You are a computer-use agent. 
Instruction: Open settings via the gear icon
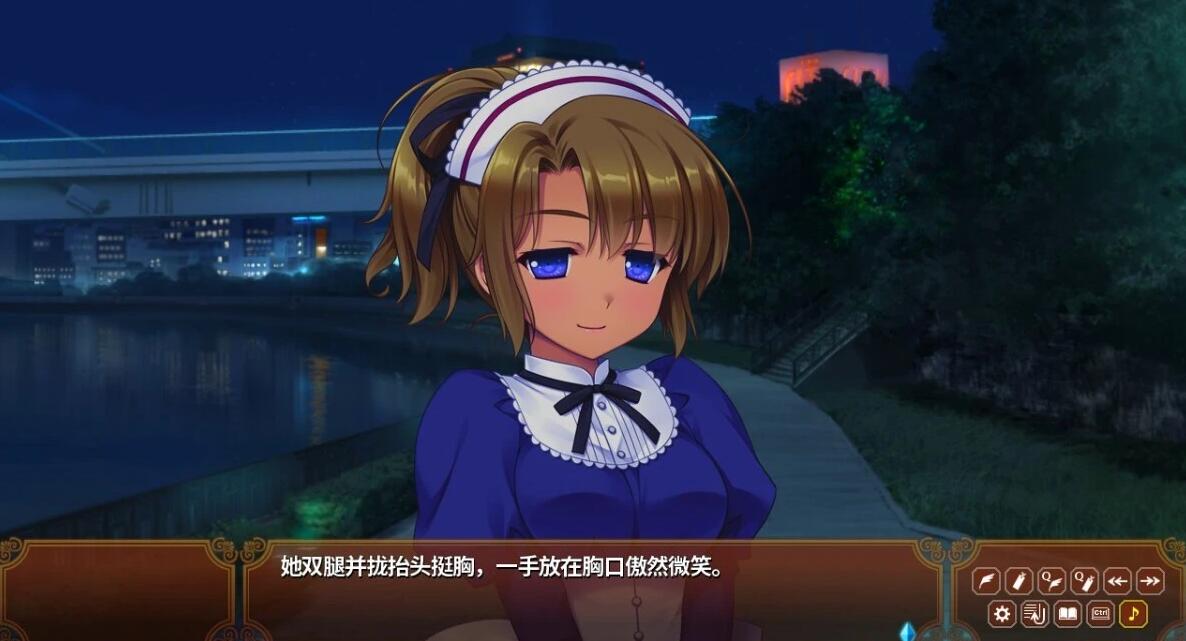1003,613
